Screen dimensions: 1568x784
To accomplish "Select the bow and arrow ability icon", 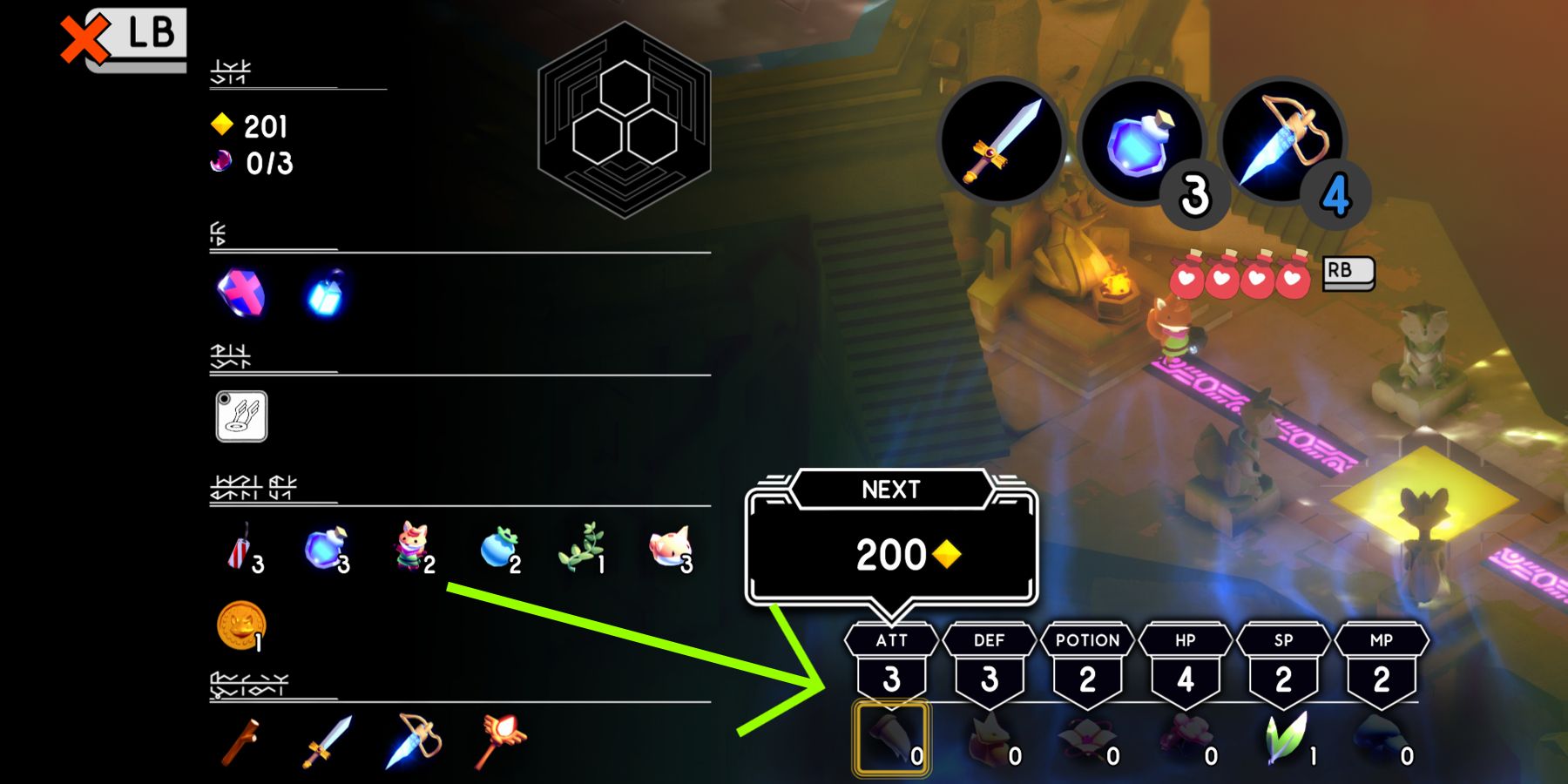I will pos(1276,139).
